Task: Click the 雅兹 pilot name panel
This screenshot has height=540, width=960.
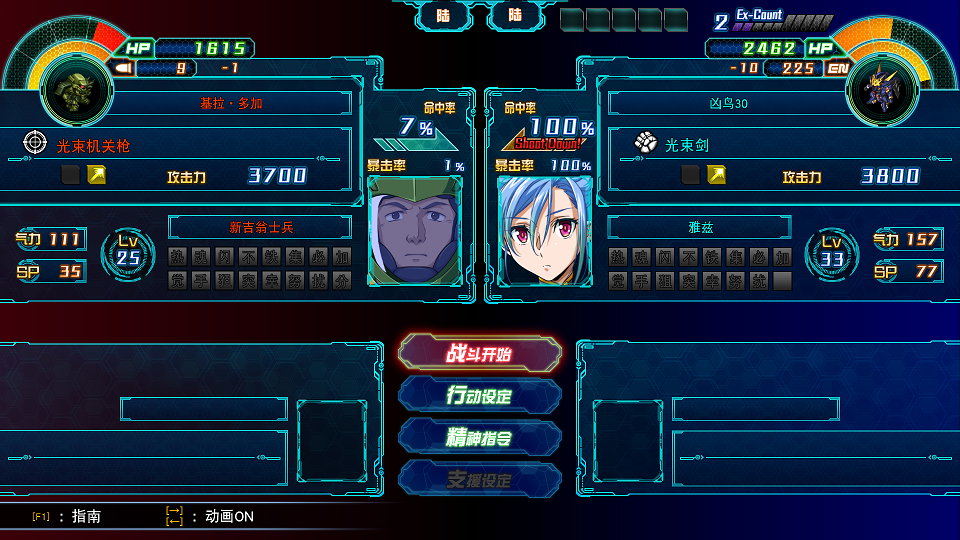Action: coord(700,227)
